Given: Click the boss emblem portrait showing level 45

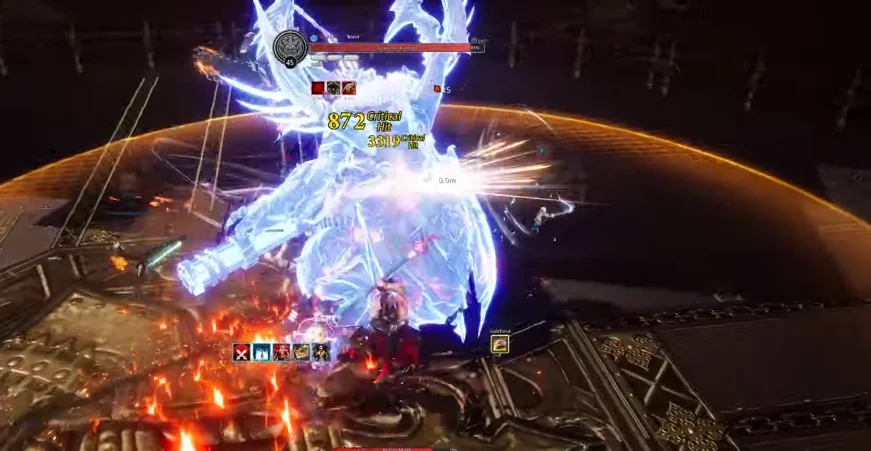Looking at the screenshot, I should click(x=290, y=48).
